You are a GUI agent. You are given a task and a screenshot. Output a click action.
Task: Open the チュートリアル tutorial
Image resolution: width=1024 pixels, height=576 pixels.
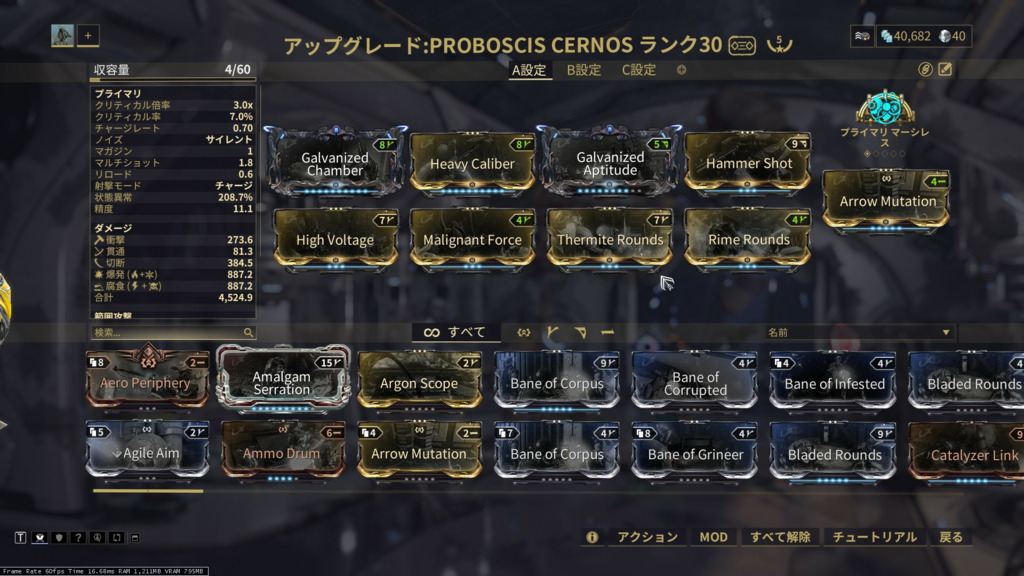(x=876, y=537)
